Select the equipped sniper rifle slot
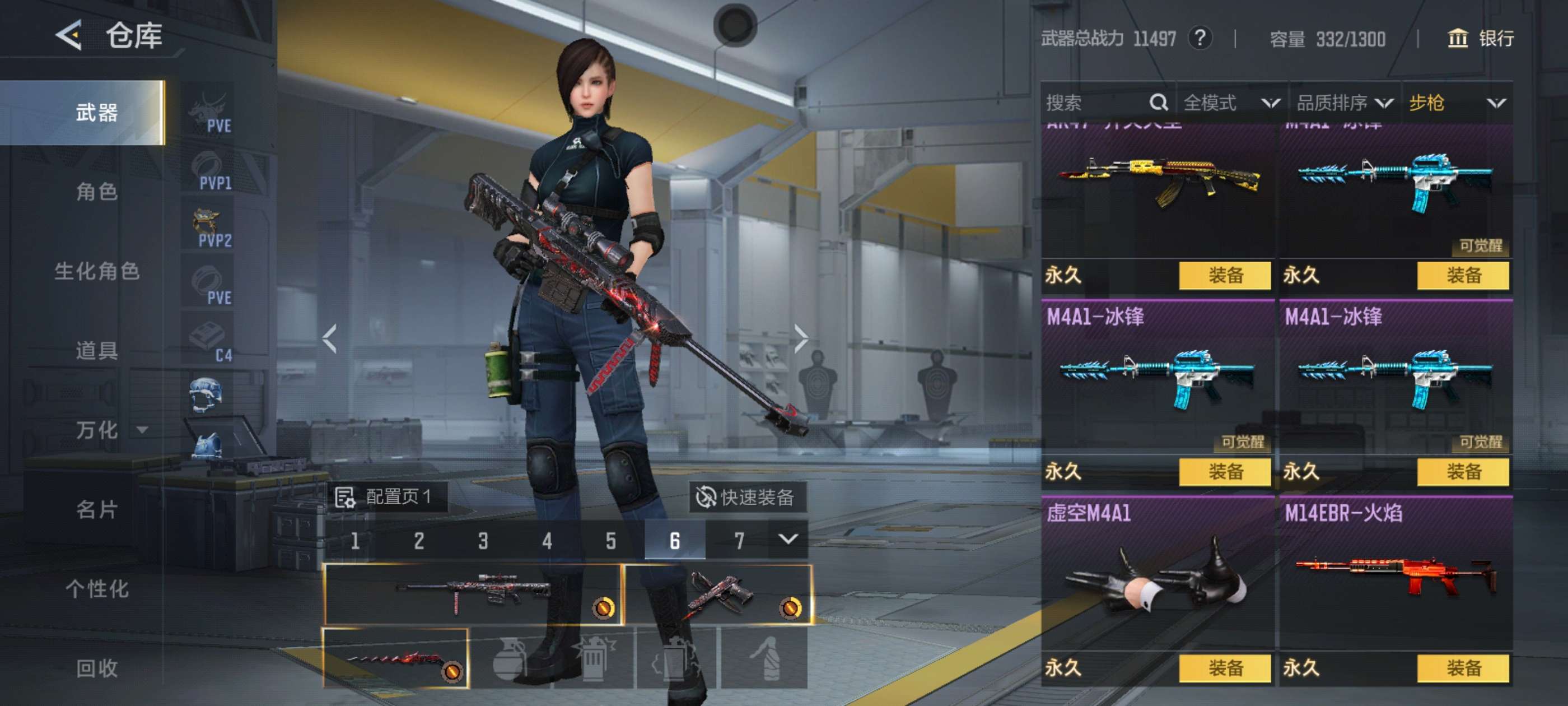1568x706 pixels. (472, 594)
